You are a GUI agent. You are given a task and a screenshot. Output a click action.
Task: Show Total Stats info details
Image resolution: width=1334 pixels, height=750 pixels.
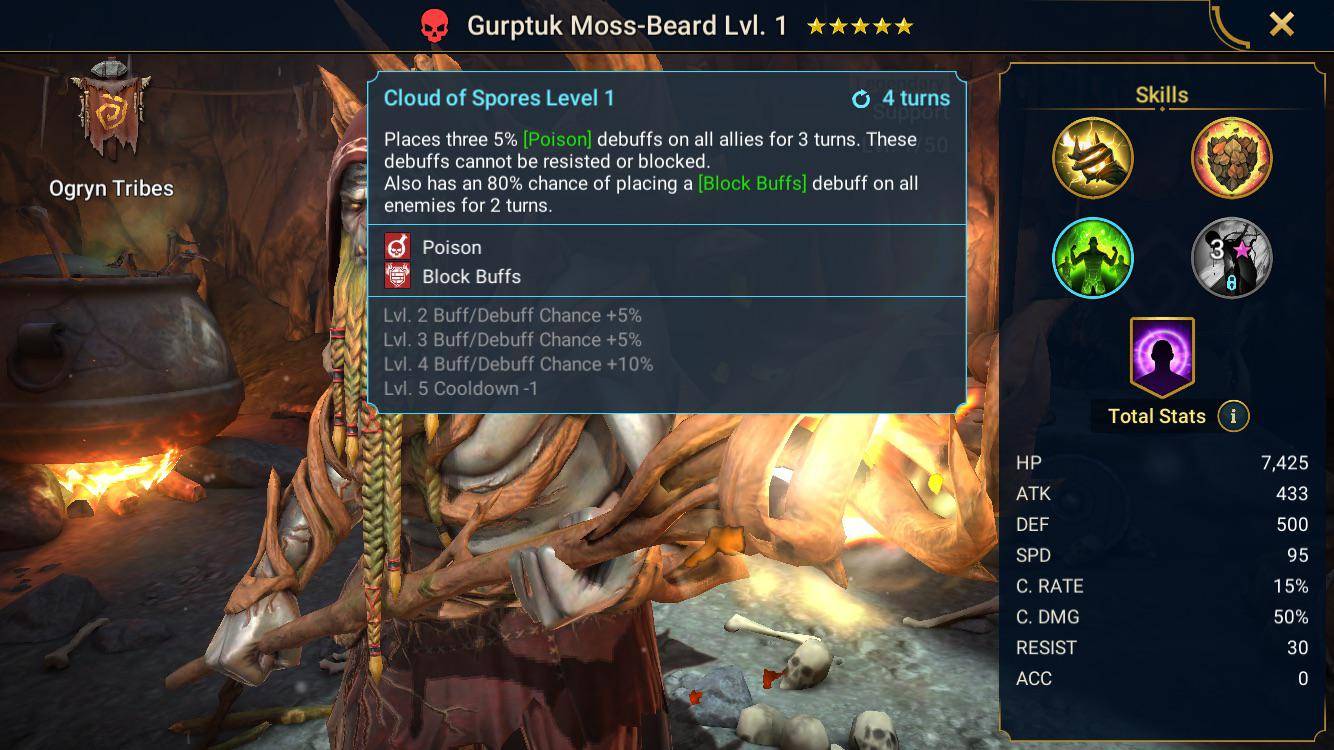point(1233,416)
